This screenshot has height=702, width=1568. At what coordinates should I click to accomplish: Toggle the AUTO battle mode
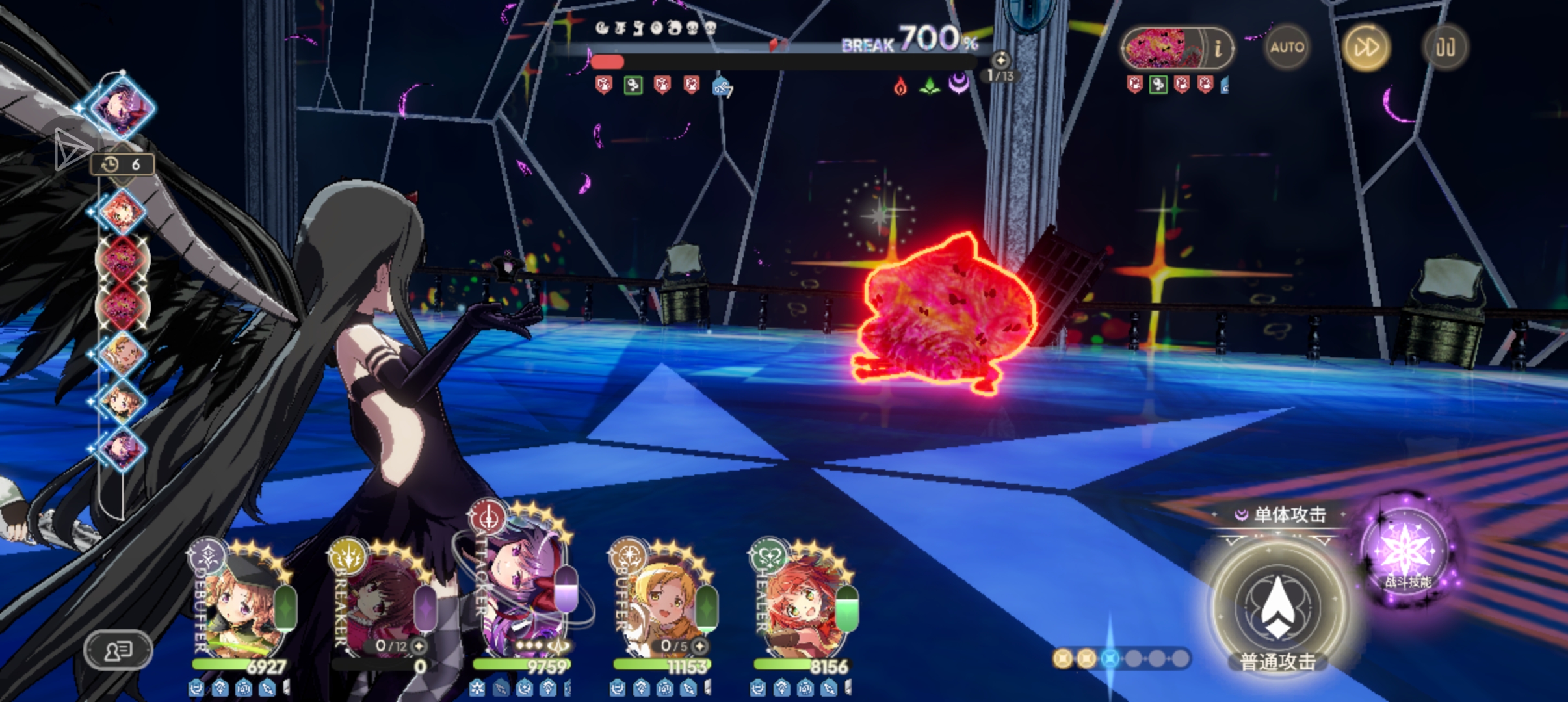click(x=1287, y=47)
